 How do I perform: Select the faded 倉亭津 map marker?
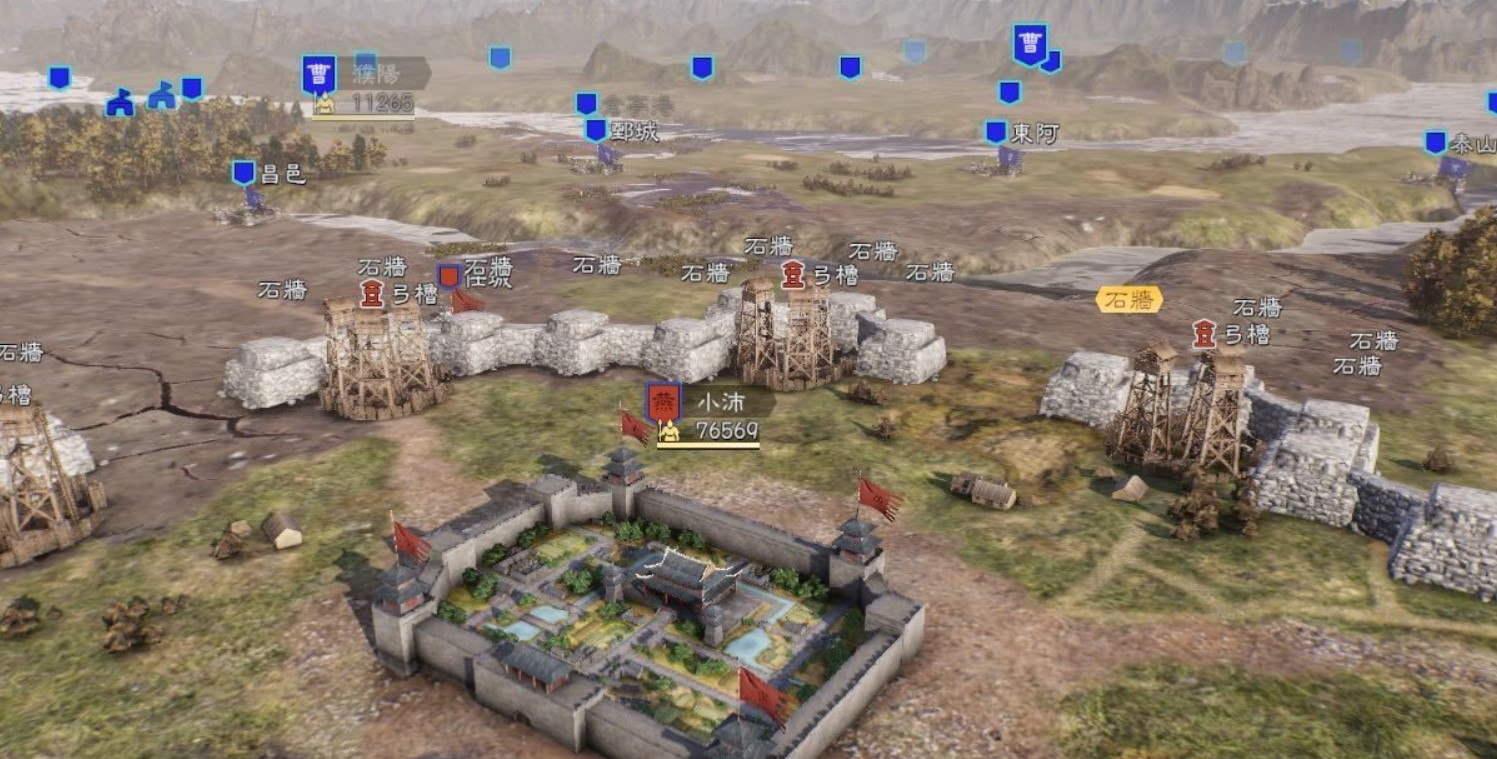(x=587, y=104)
